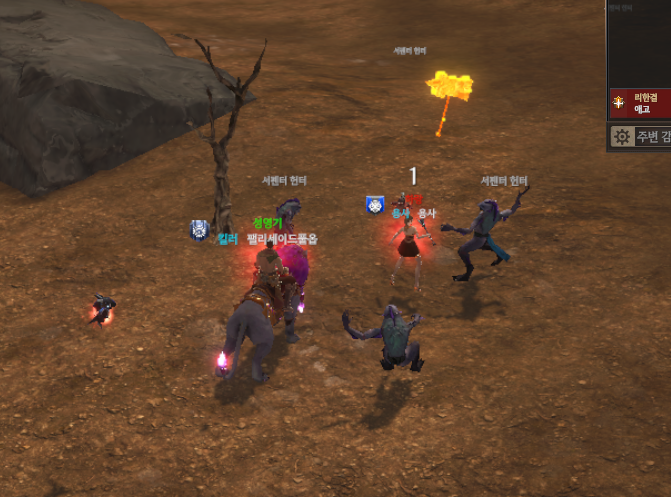Select the red 리한결 entry in the panel

[641, 103]
